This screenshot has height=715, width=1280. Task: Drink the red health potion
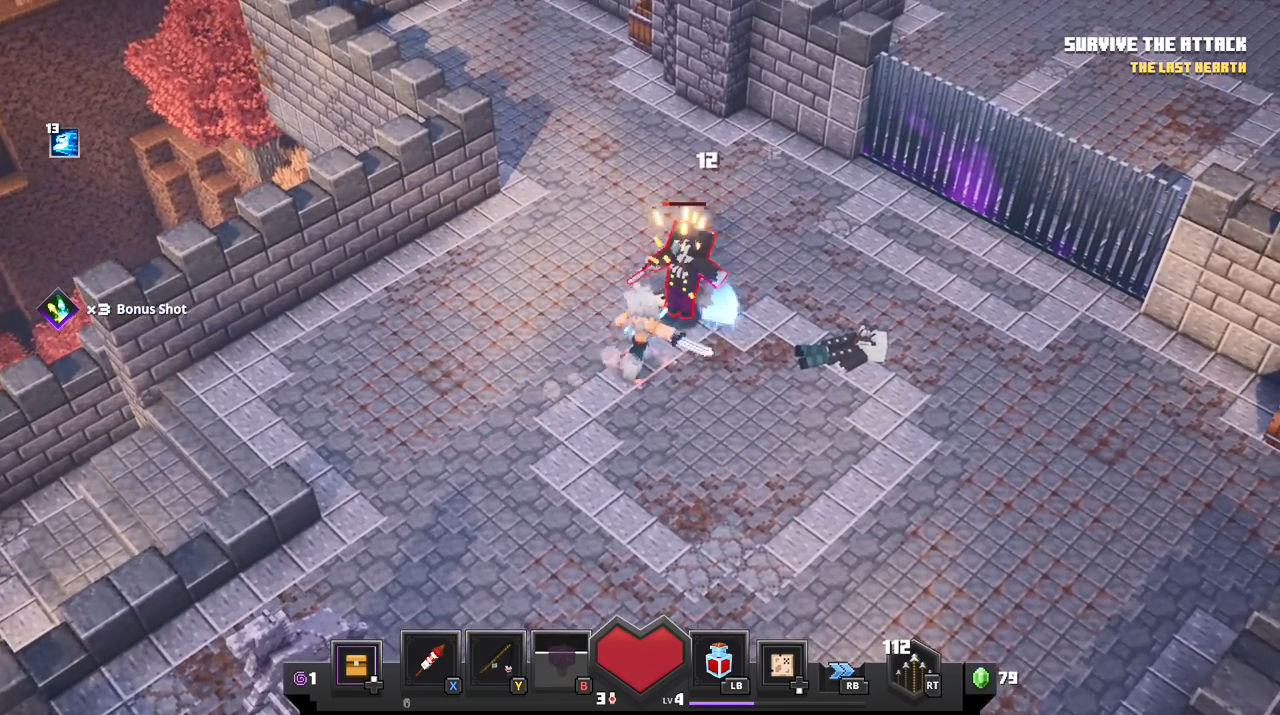[719, 662]
